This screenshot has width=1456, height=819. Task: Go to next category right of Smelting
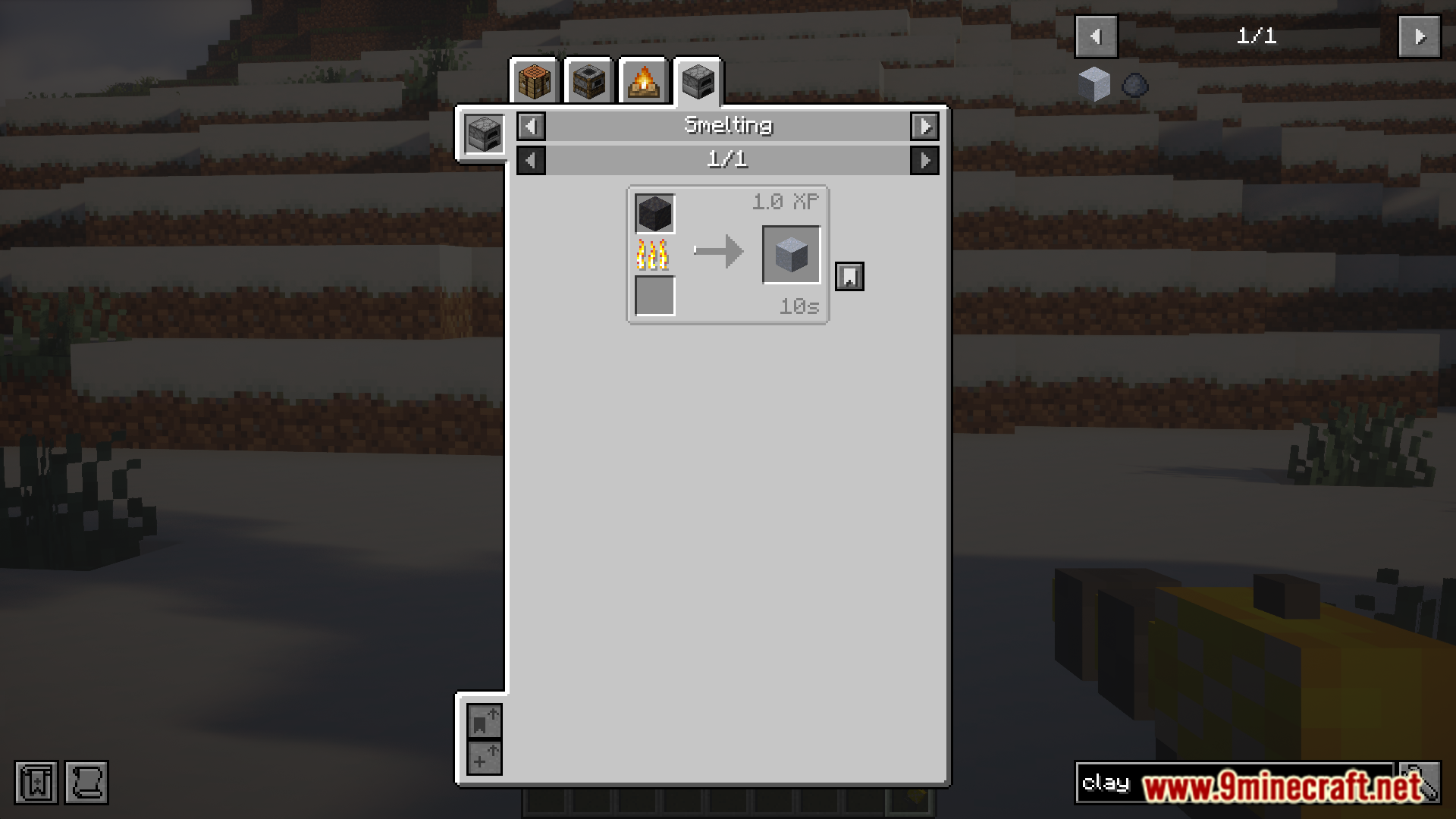point(924,127)
